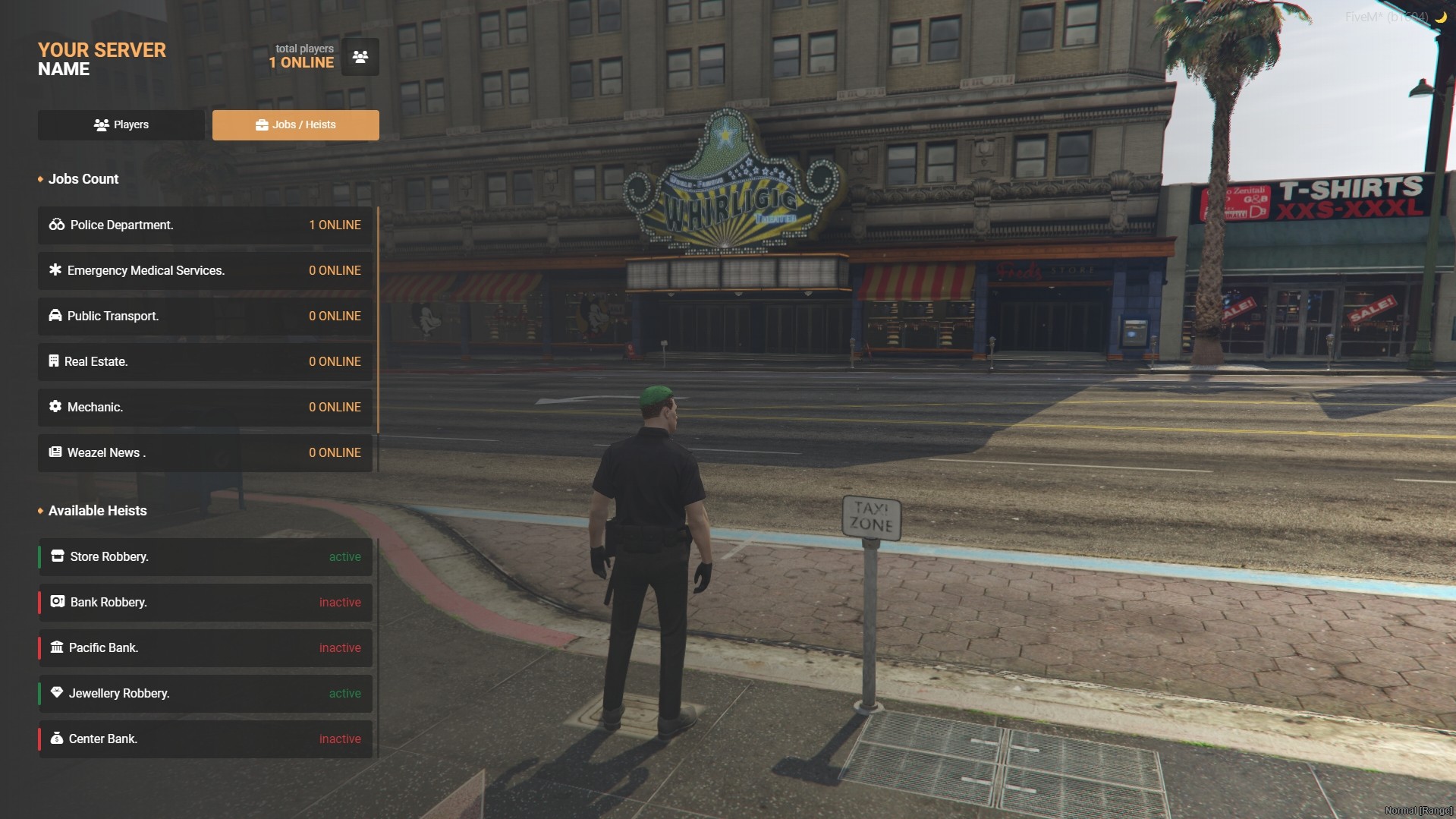Click the Public Transport job row
This screenshot has width=1456, height=819.
205,317
